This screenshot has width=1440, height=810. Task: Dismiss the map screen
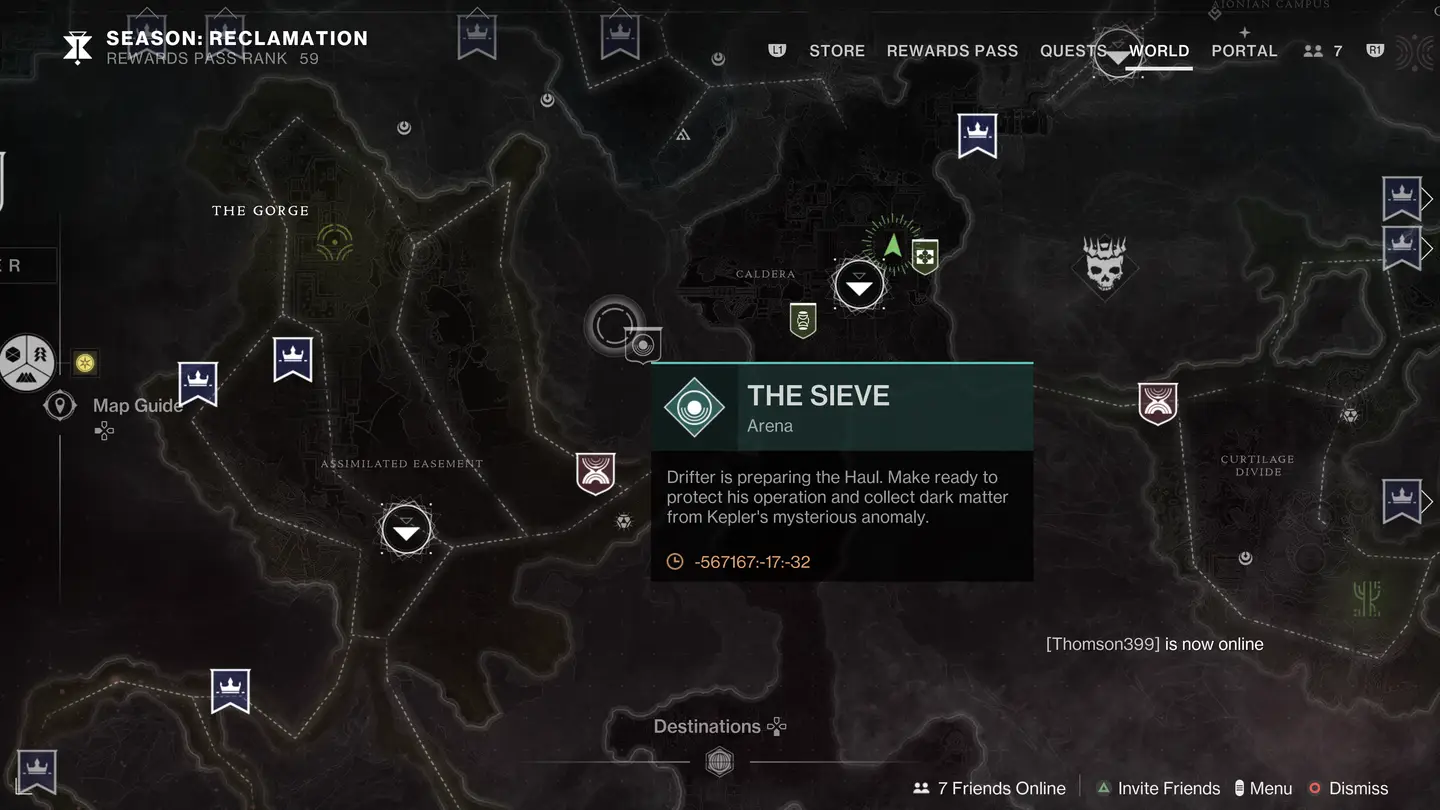(x=1348, y=788)
